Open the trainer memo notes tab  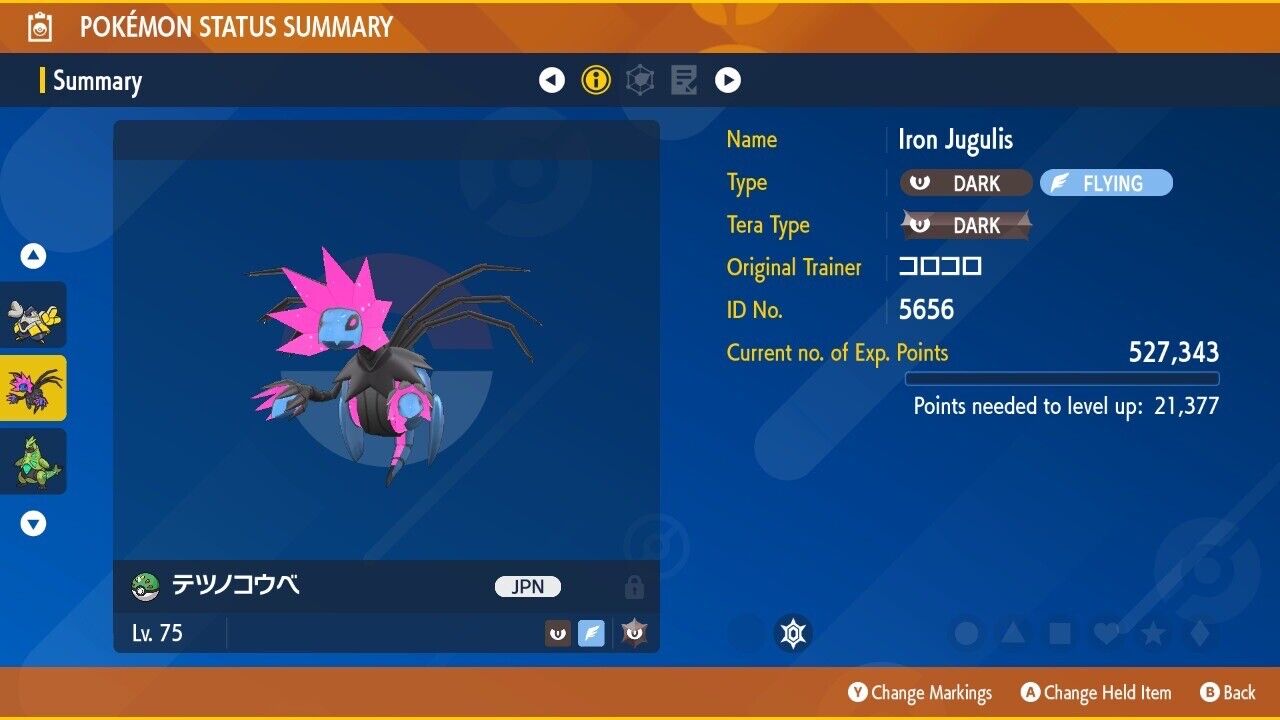point(684,80)
